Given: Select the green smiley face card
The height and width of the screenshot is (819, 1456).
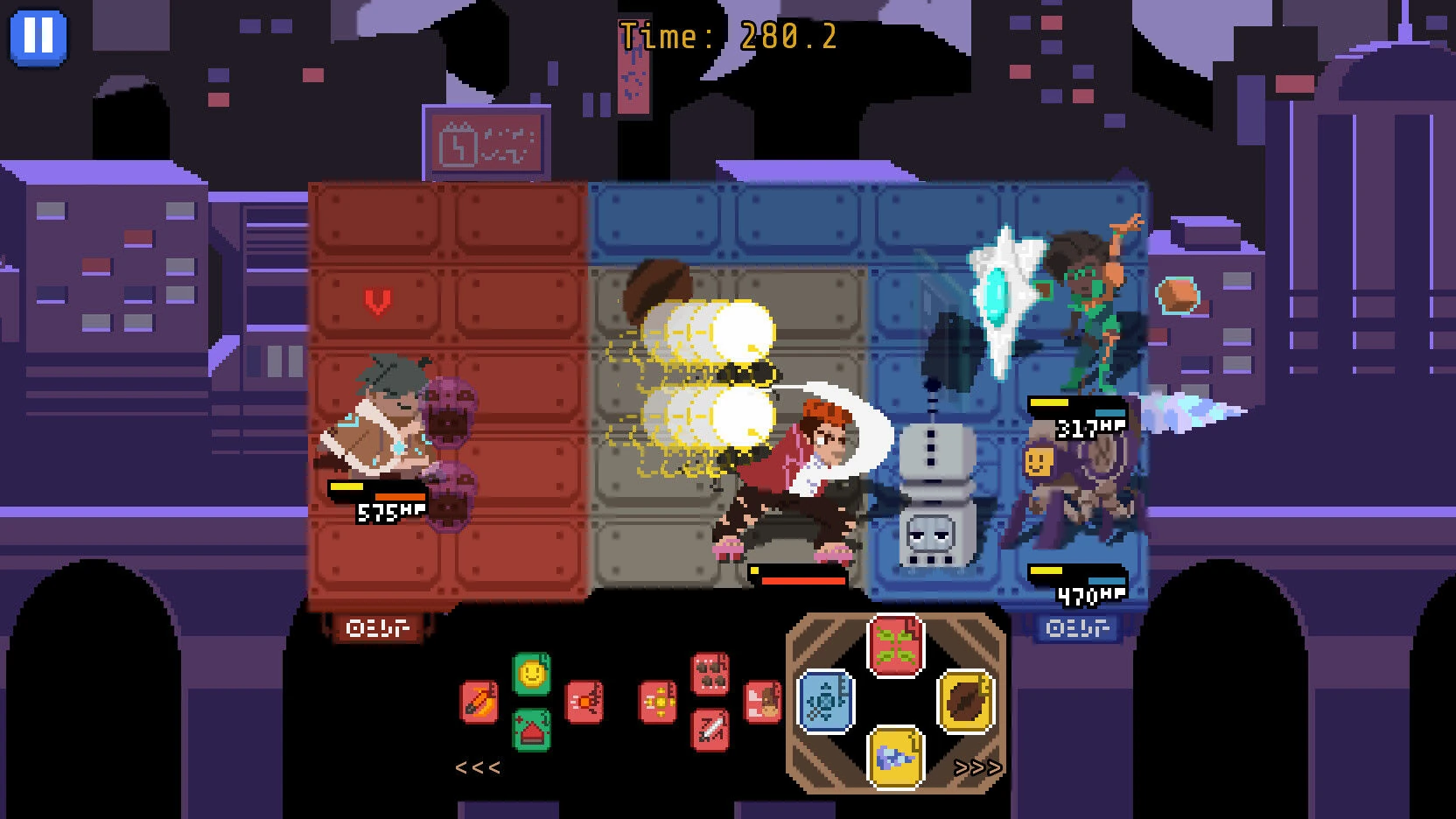Looking at the screenshot, I should 531,675.
